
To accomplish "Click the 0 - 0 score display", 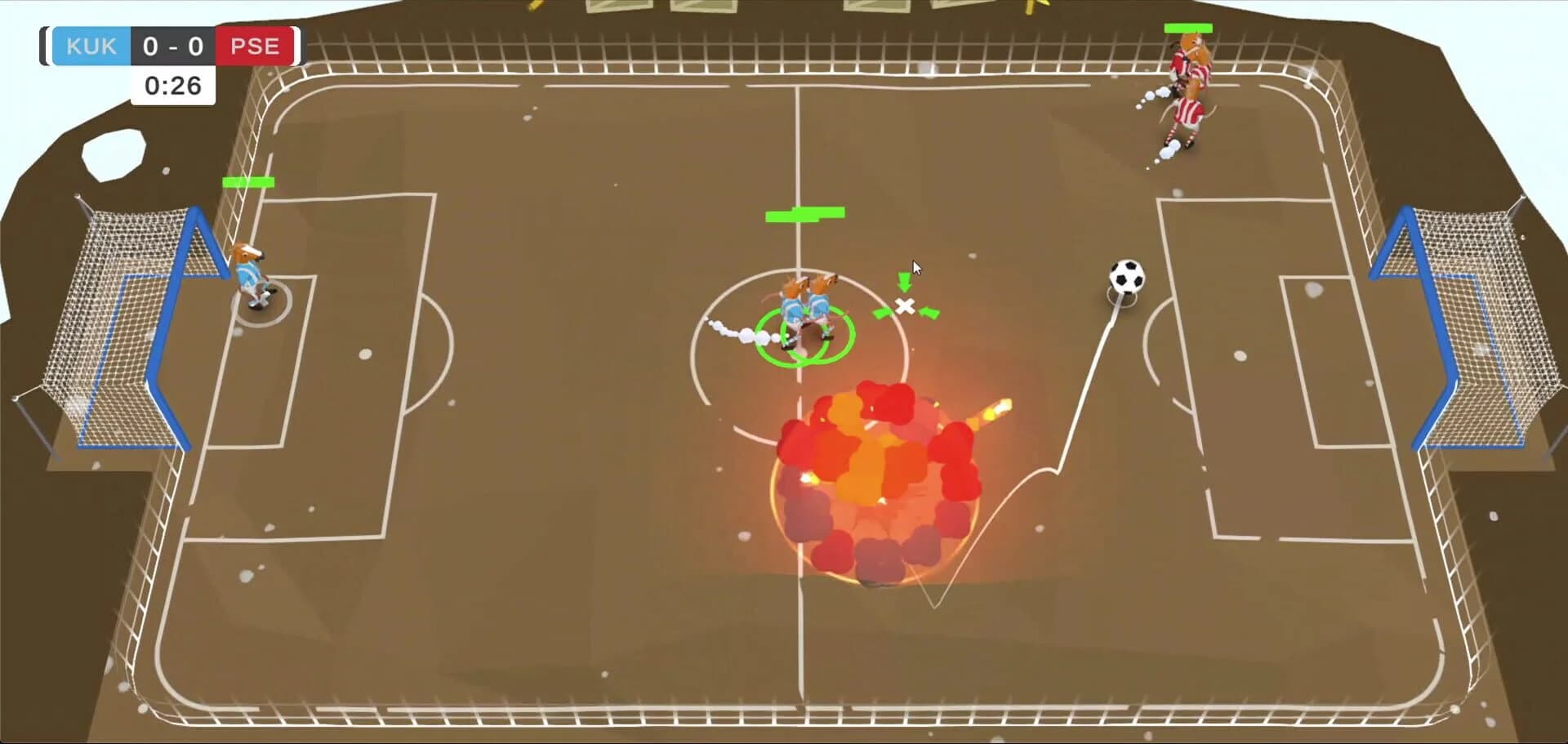I will point(172,46).
